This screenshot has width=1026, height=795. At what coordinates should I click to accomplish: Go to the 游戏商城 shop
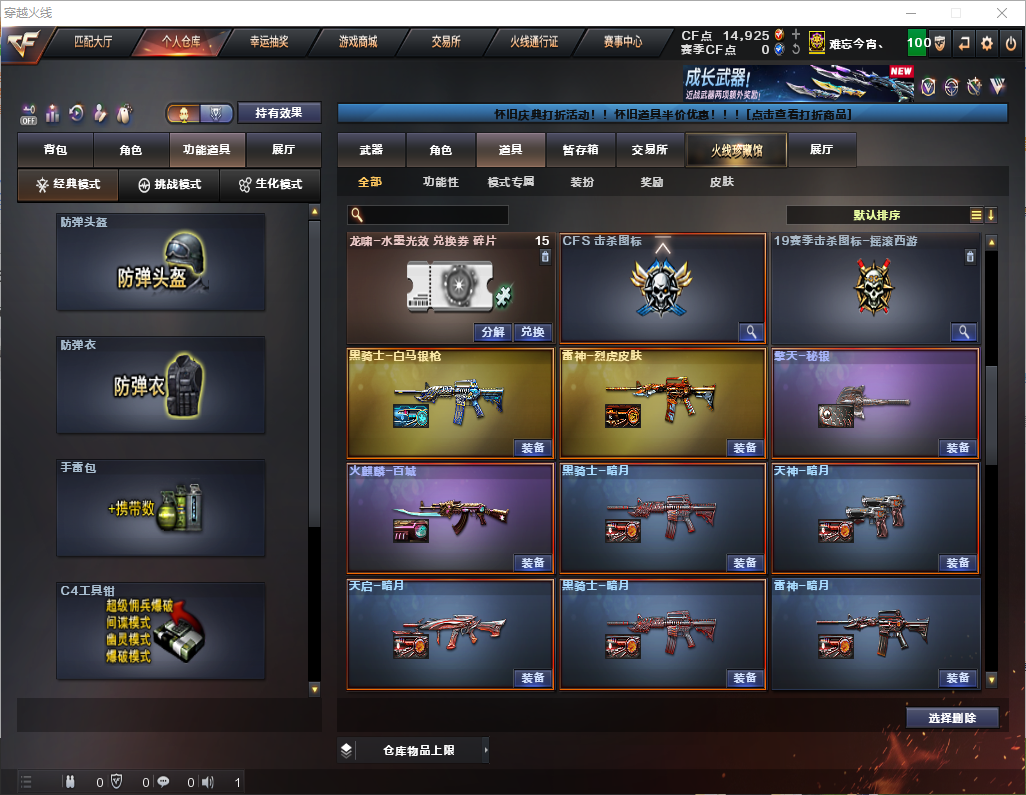pyautogui.click(x=358, y=42)
